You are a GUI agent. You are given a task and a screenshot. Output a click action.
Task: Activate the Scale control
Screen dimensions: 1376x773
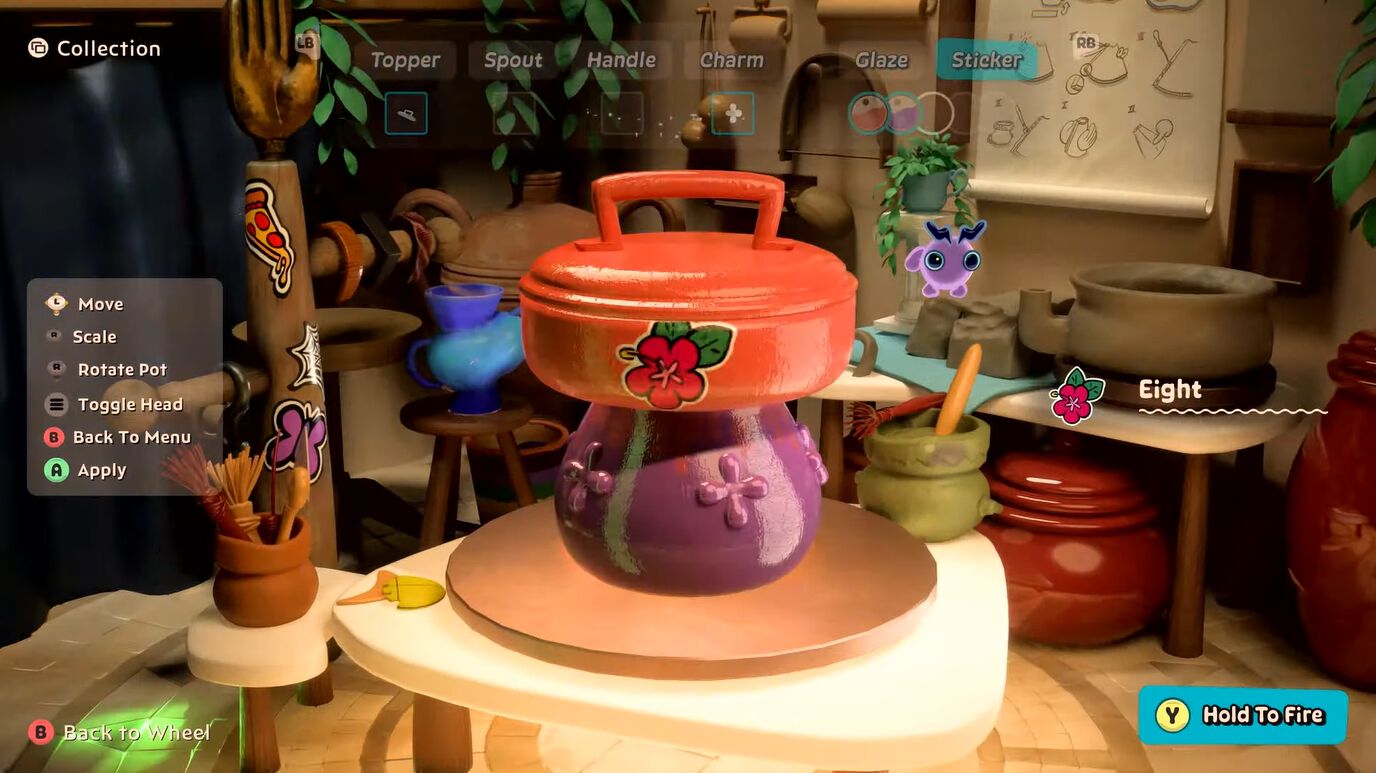pos(95,337)
